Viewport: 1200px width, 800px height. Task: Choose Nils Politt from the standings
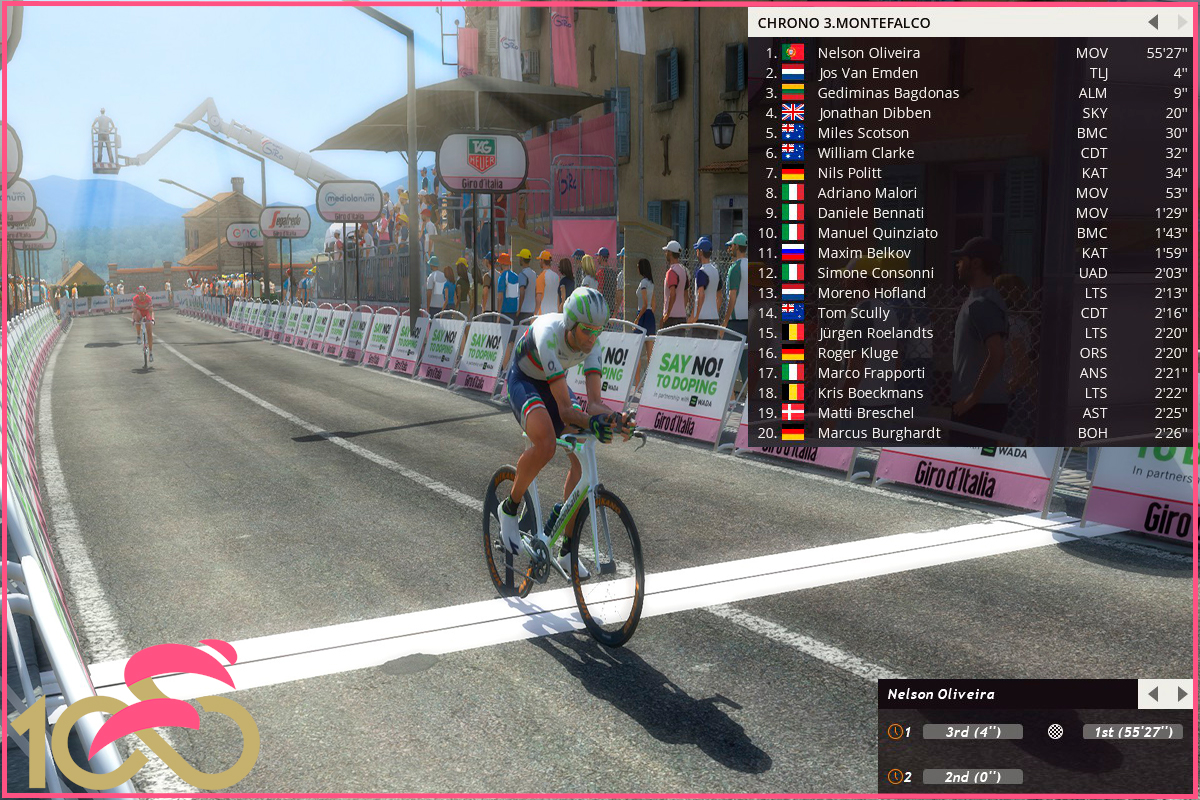click(x=849, y=173)
